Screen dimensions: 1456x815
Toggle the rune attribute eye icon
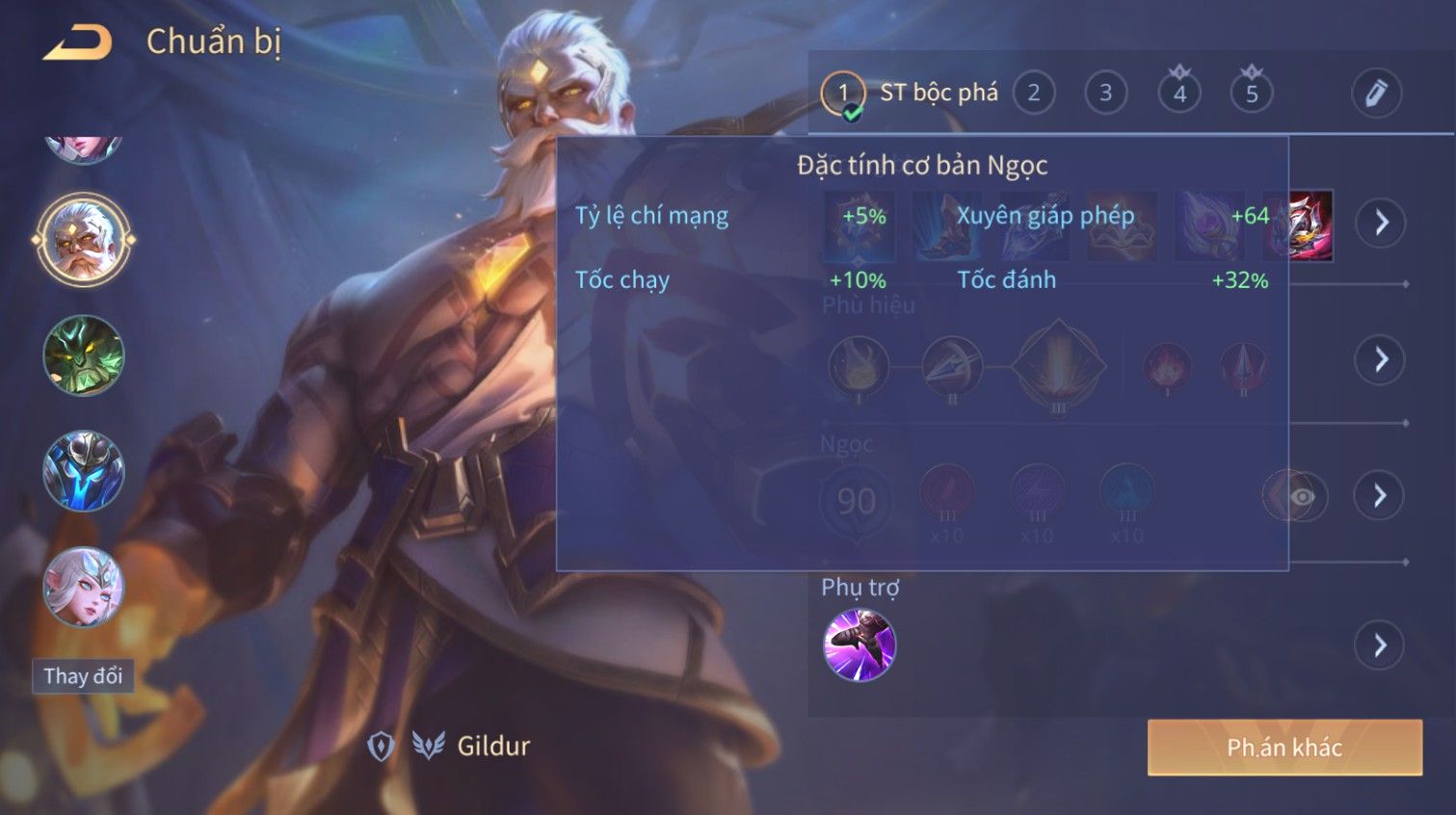[x=1301, y=496]
